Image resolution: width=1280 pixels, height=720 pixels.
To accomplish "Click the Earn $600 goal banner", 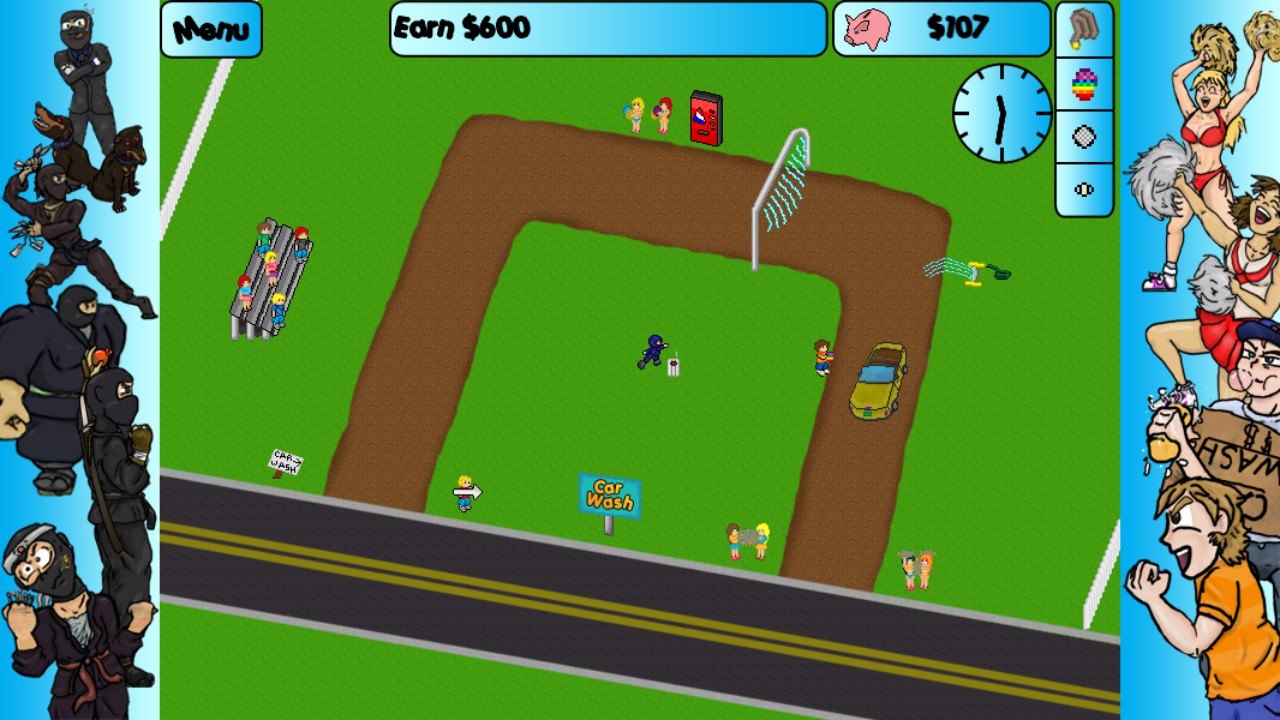I will pos(605,28).
